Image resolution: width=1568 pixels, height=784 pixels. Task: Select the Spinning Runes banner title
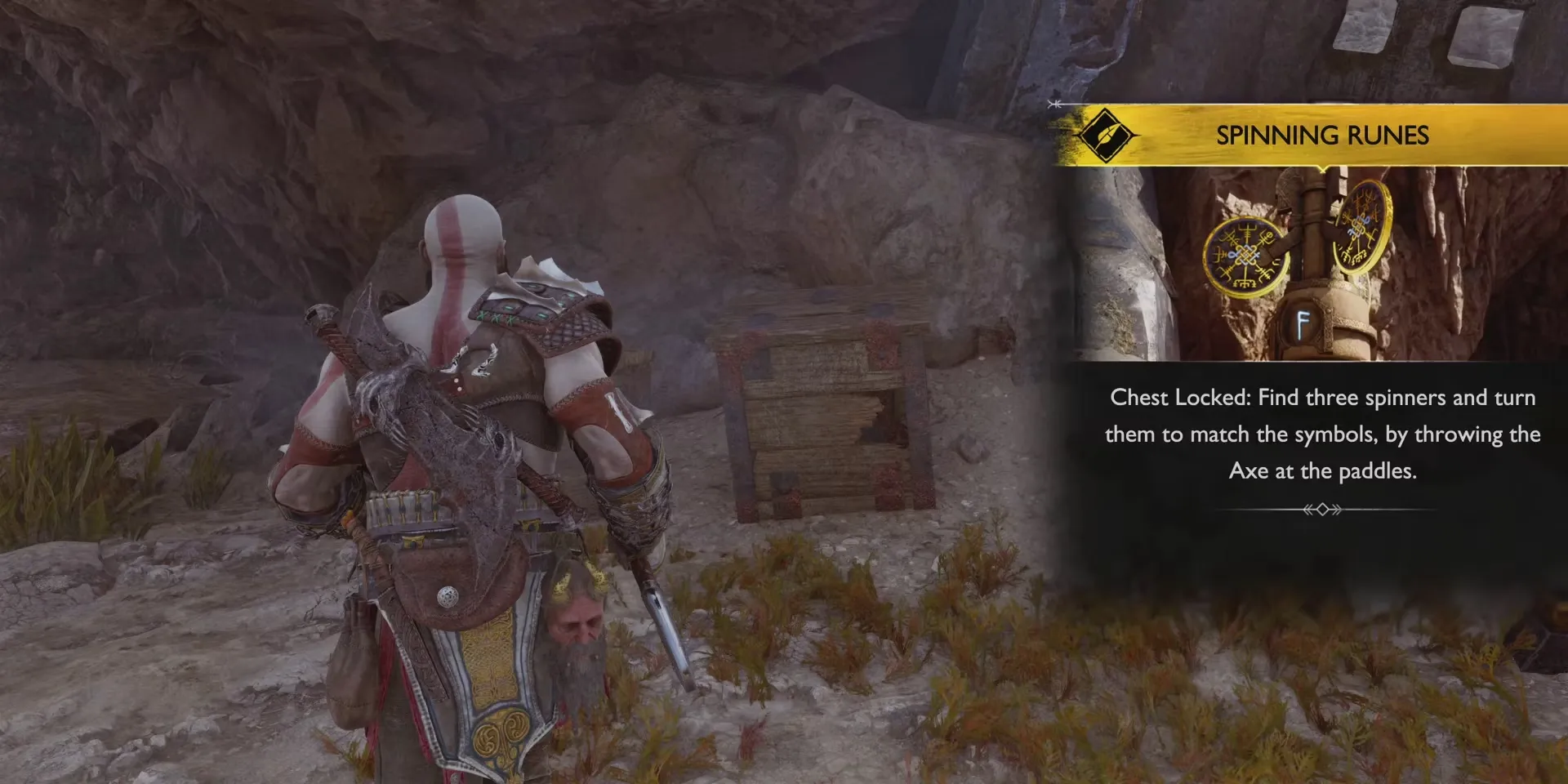1322,136
